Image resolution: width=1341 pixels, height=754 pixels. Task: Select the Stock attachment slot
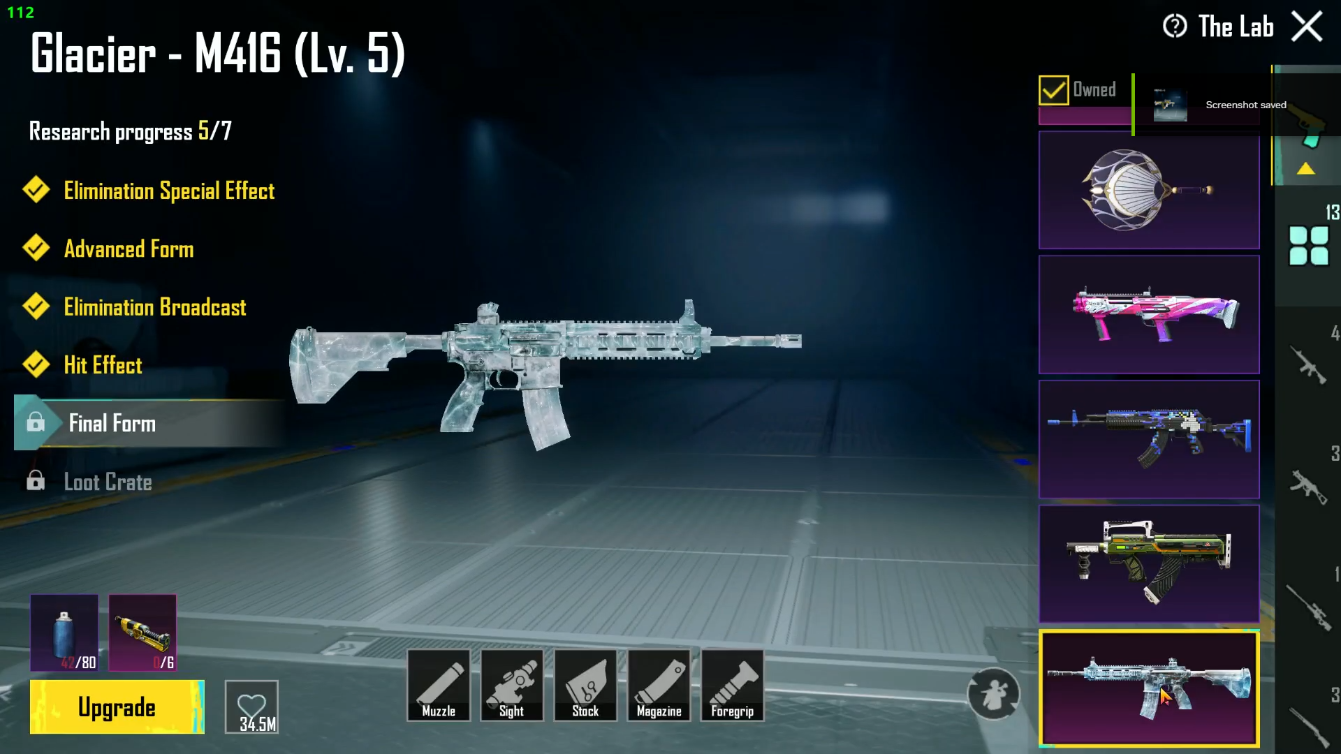click(x=585, y=686)
